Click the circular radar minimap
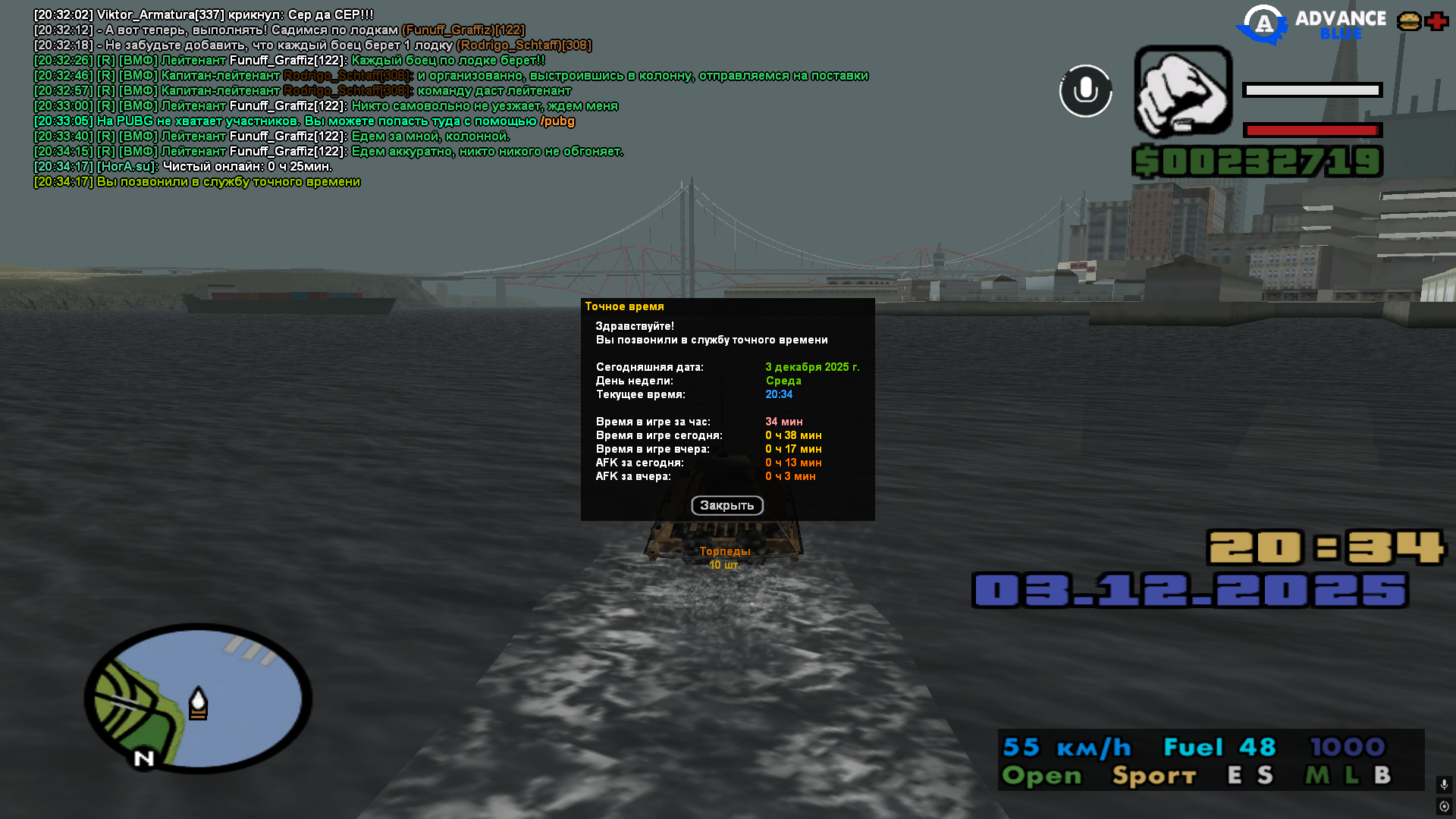This screenshot has width=1456, height=819. click(x=198, y=698)
